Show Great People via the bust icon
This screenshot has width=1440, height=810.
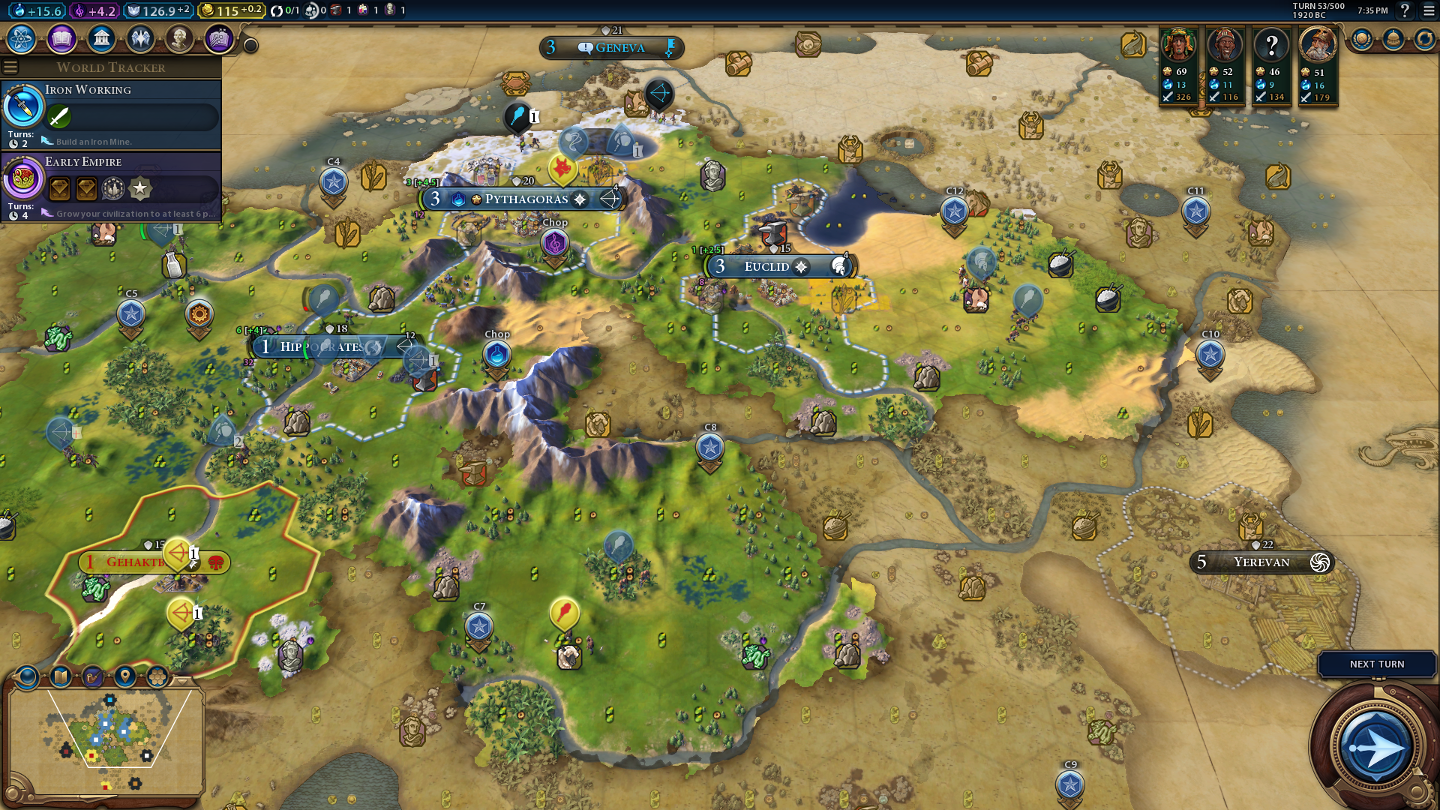[180, 39]
